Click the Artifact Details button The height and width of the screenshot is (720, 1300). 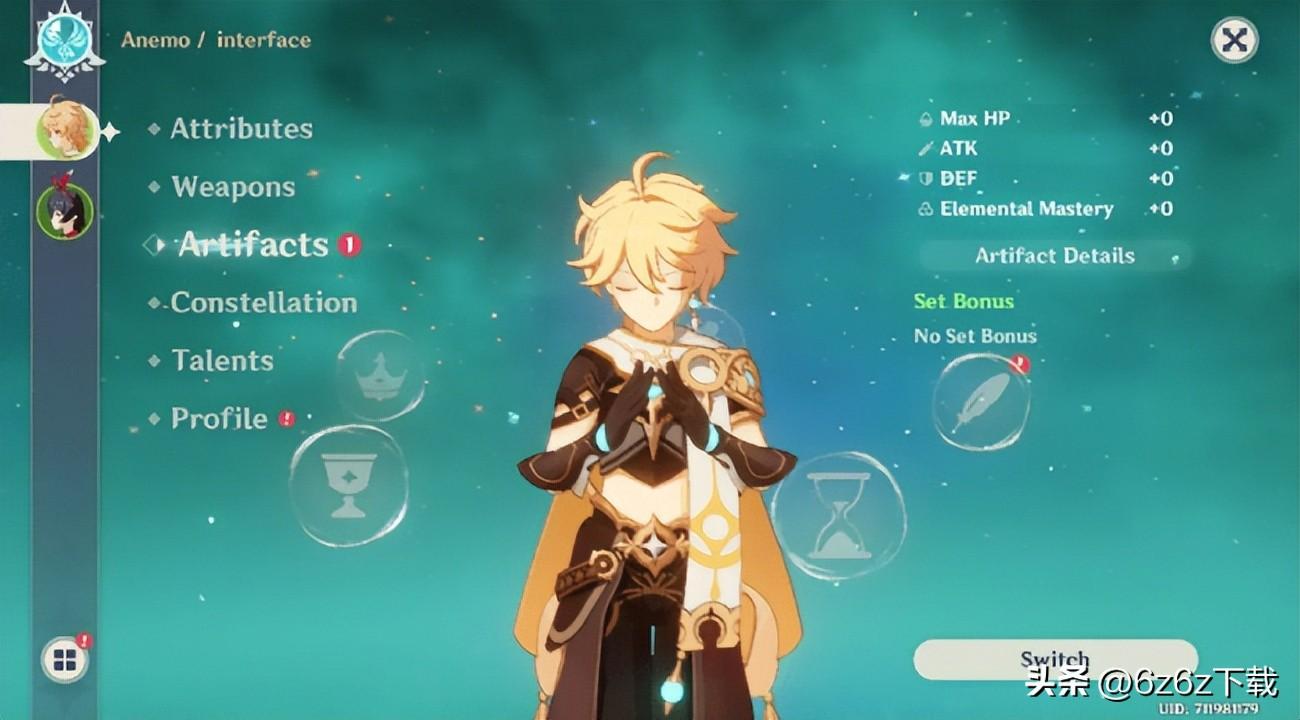(1054, 256)
